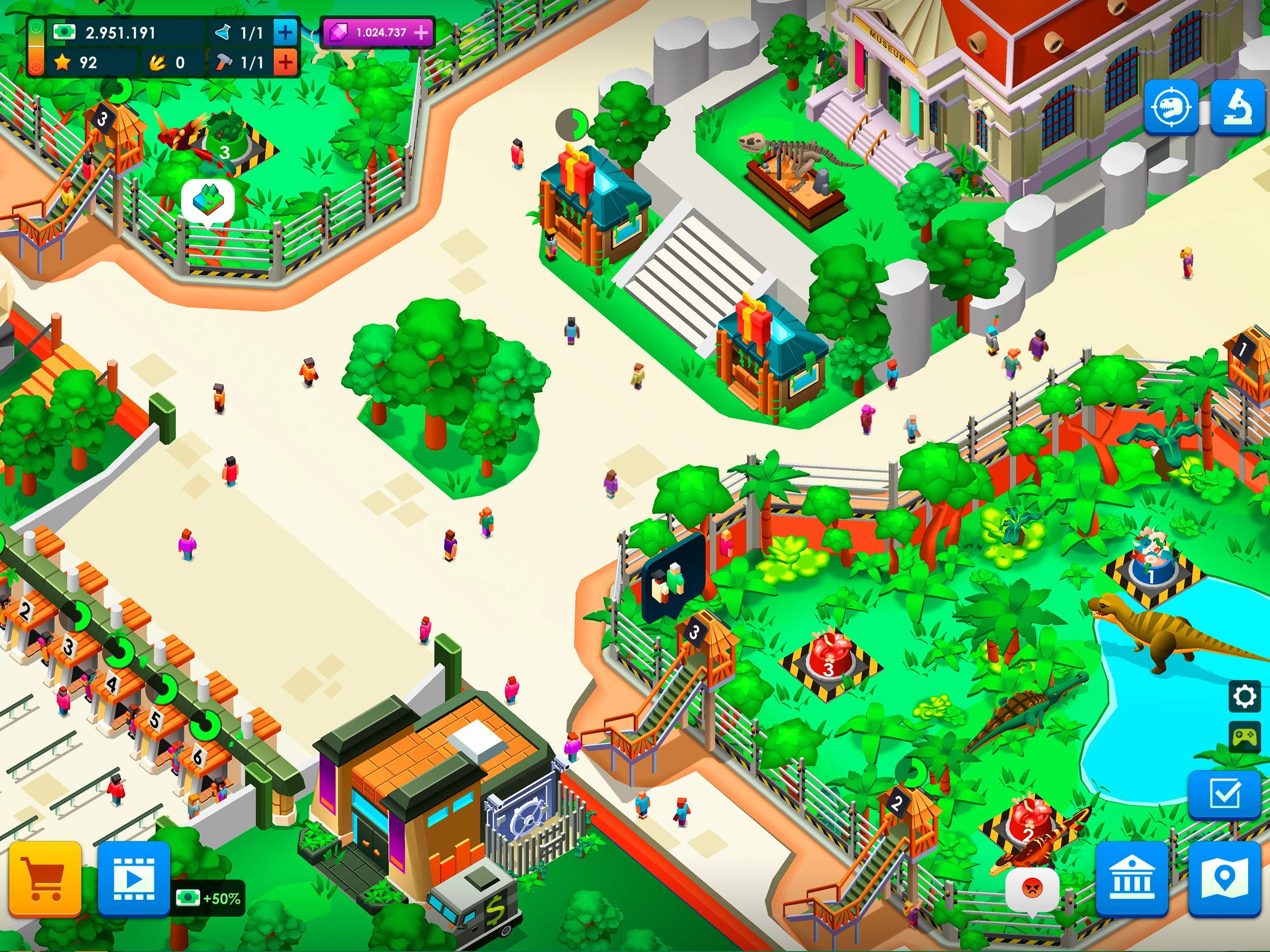The width and height of the screenshot is (1270, 952).
Task: Tap the blue plus beside megaphone count
Action: click(285, 32)
